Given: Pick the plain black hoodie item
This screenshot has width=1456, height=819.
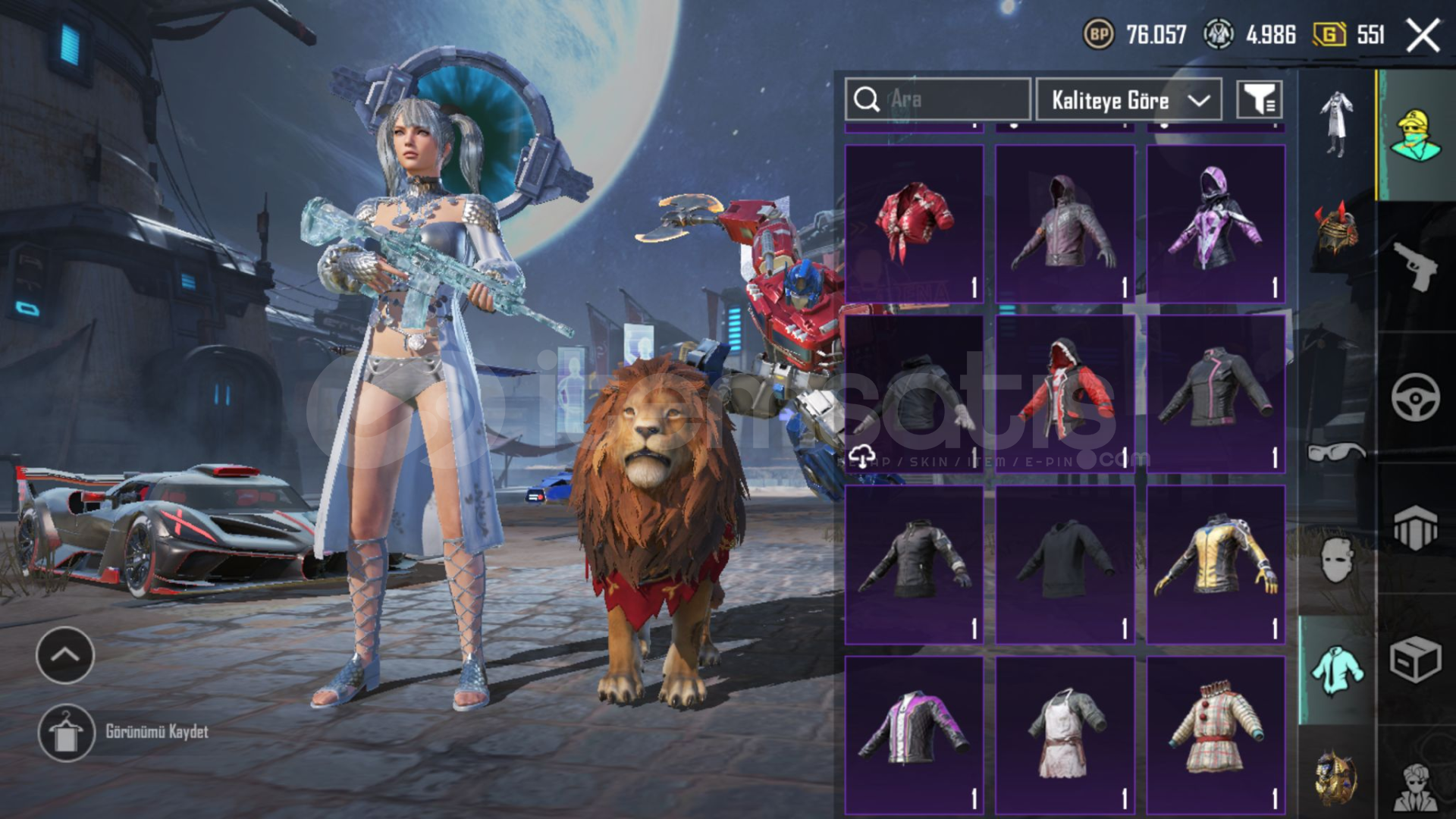Looking at the screenshot, I should click(1065, 564).
